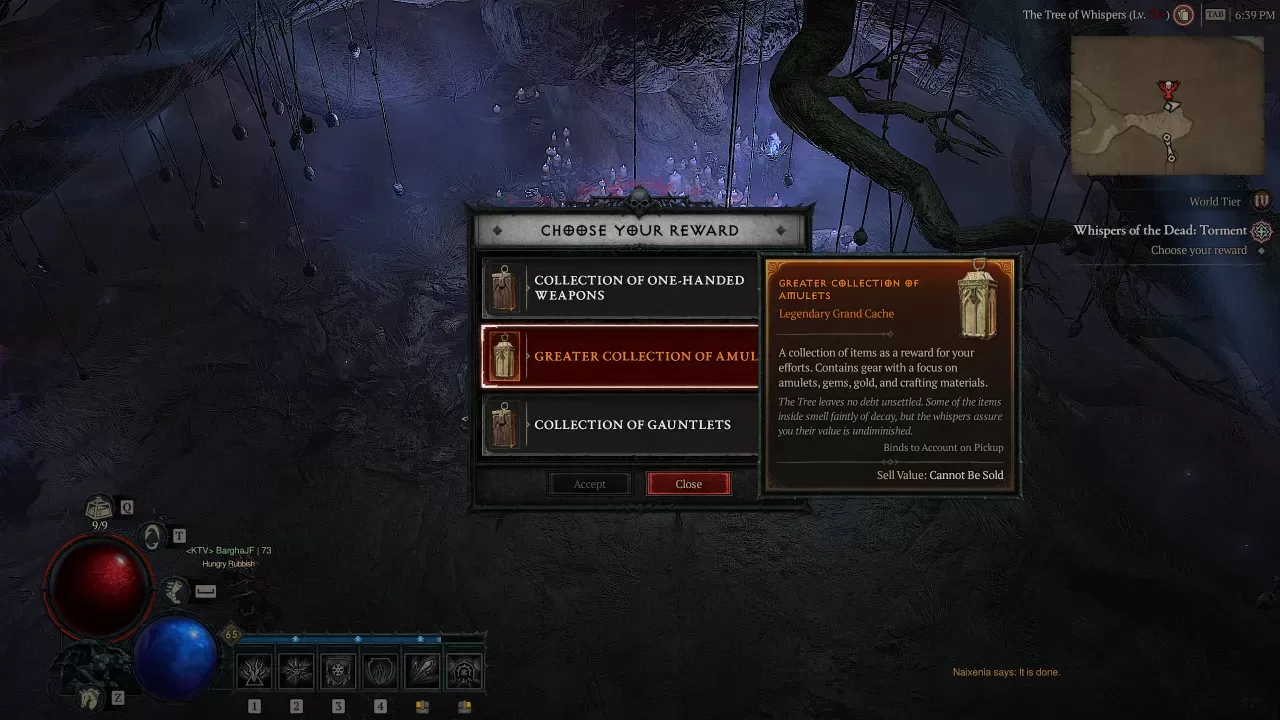Click the Whispers of the Dead quest sigil
This screenshot has width=1280, height=720.
[1261, 230]
